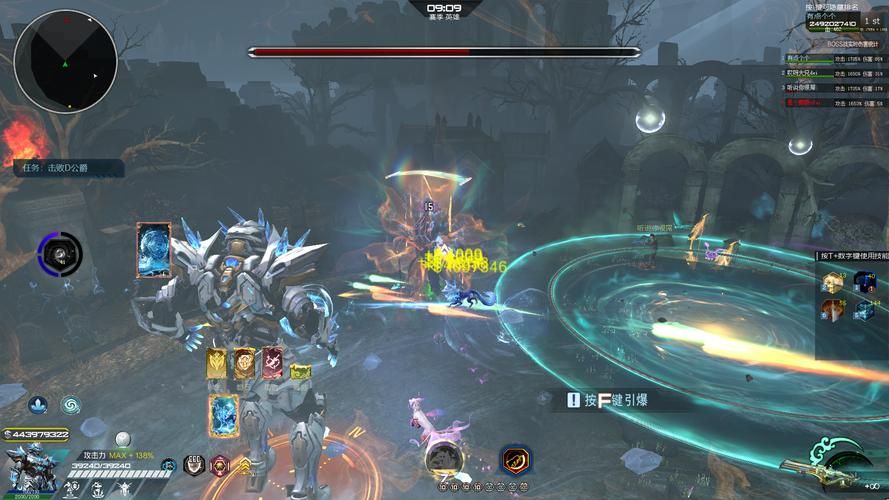The width and height of the screenshot is (889, 500).
Task: Select the red hexagon buff icon
Action: point(220,464)
